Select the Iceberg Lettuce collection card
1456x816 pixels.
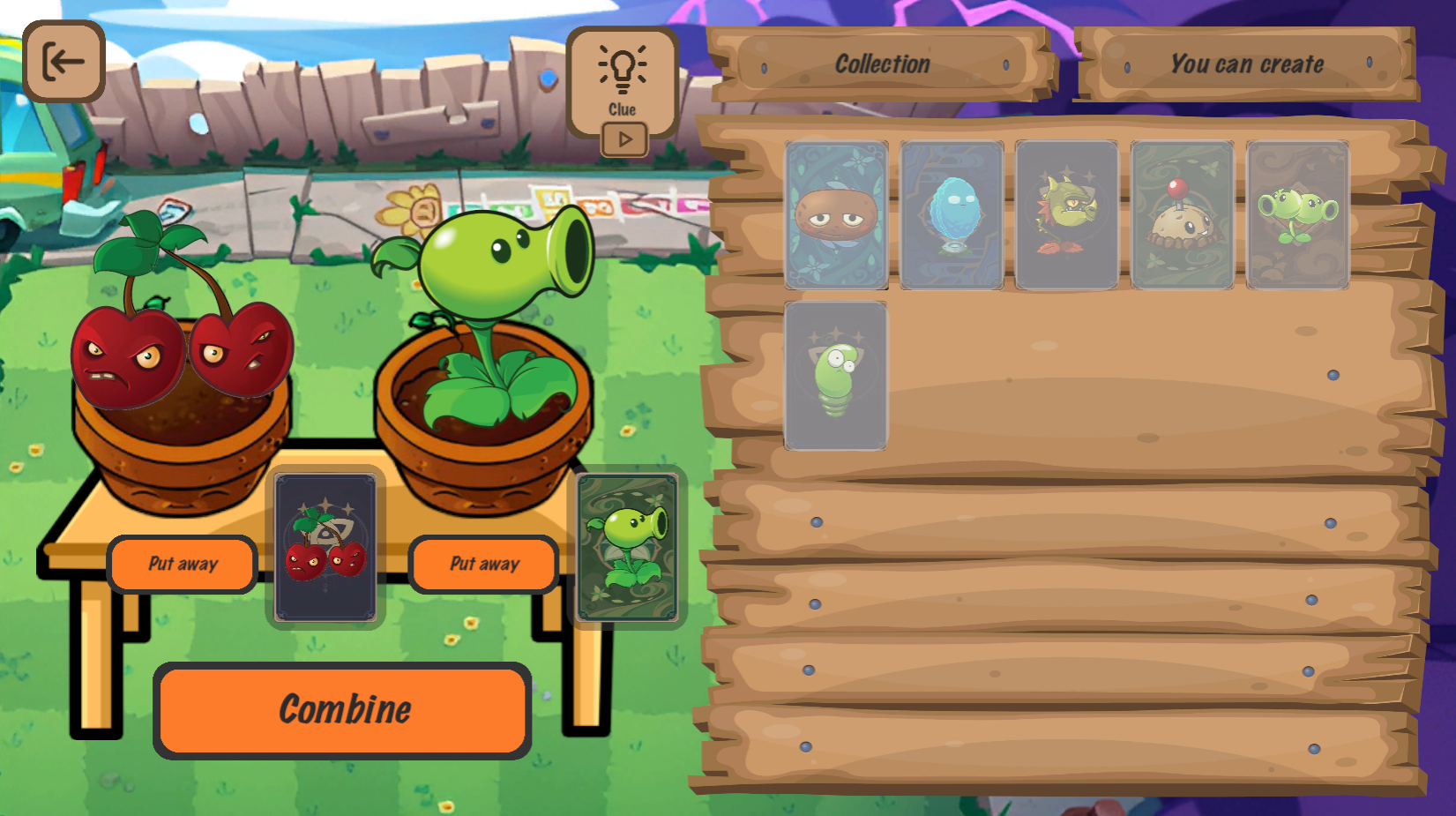coord(951,216)
